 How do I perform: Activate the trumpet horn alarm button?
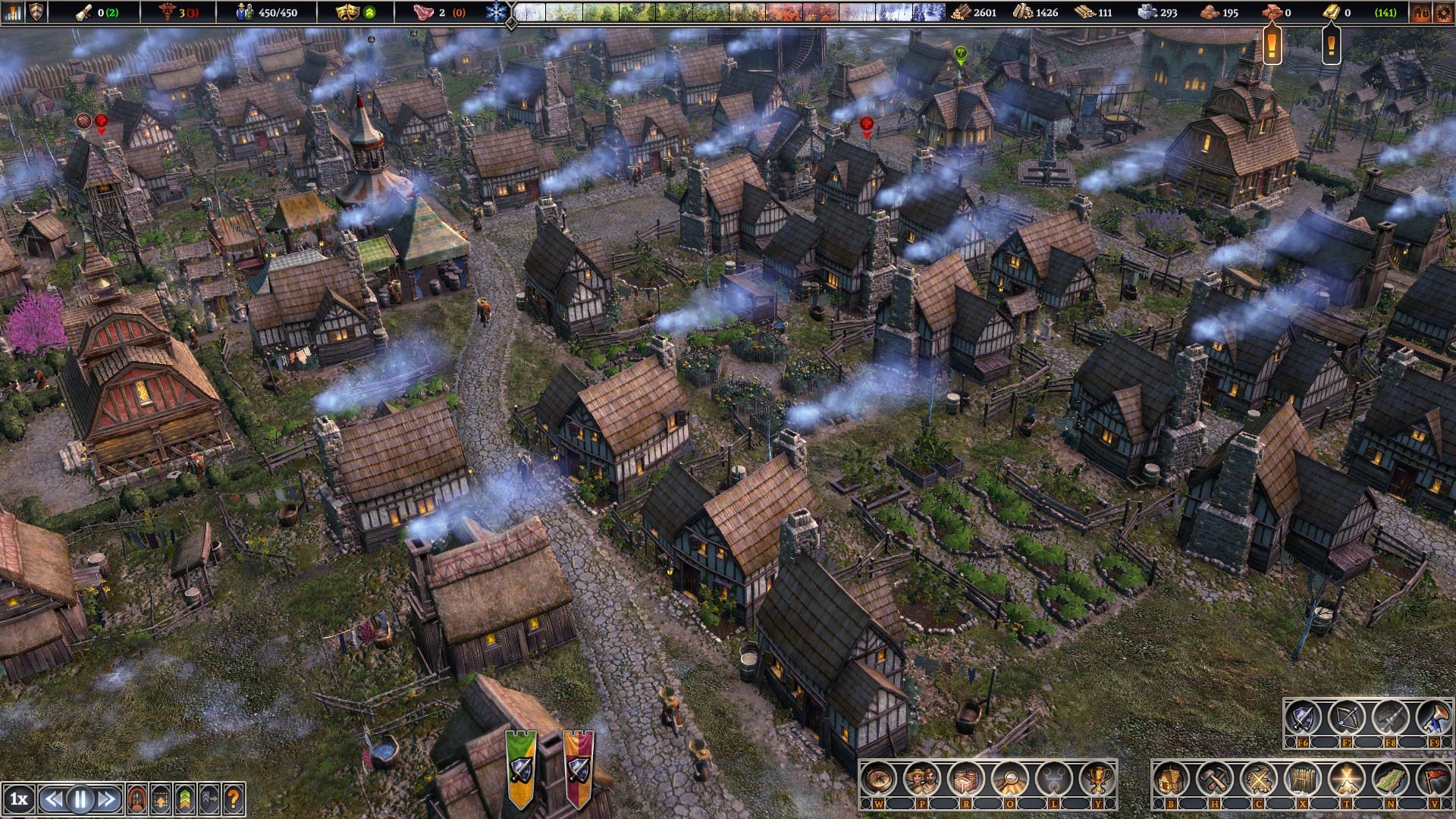(x=1434, y=717)
